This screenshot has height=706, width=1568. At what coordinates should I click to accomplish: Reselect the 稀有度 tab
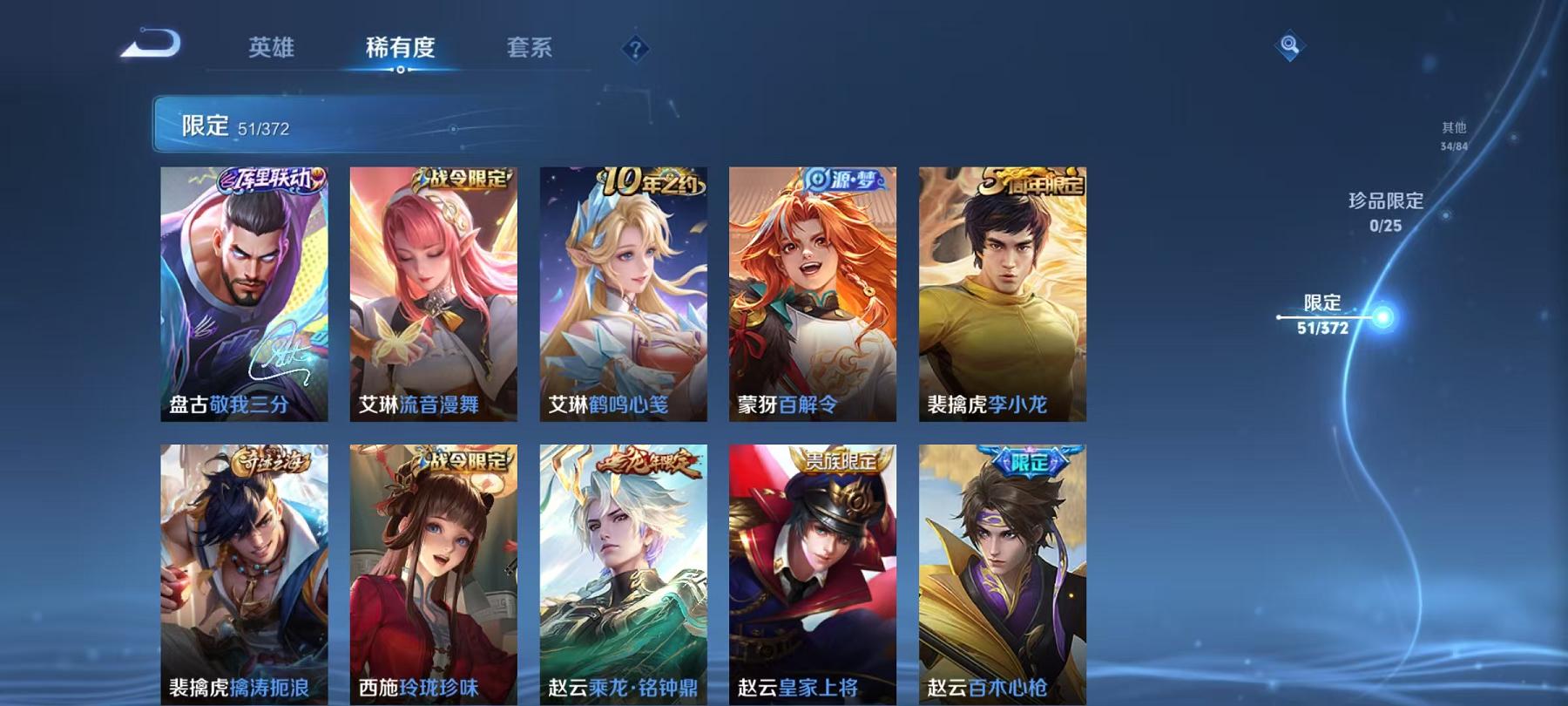point(402,50)
